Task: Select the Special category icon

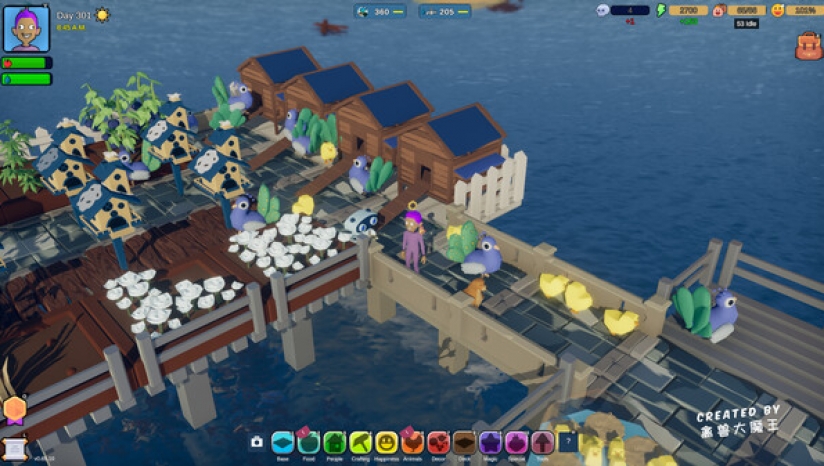Action: point(516,442)
